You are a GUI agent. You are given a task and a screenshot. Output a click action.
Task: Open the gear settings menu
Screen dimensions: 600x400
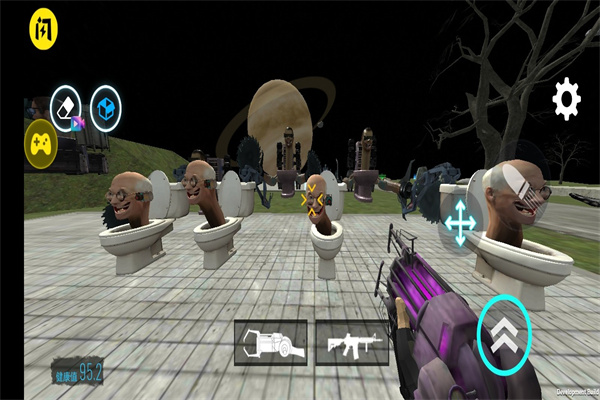coord(567,99)
